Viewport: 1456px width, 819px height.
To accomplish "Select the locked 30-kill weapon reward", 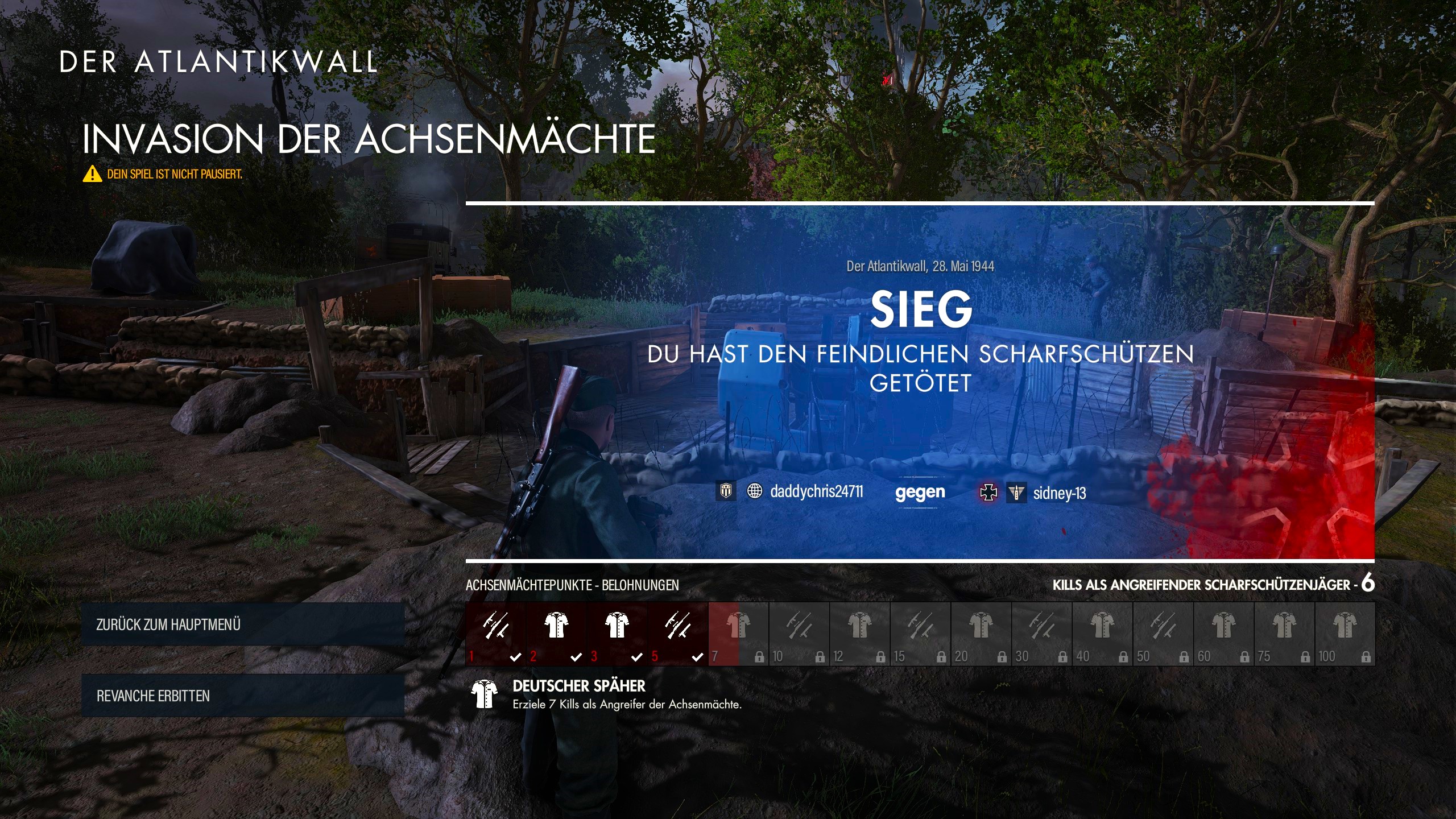I will pos(1042,633).
